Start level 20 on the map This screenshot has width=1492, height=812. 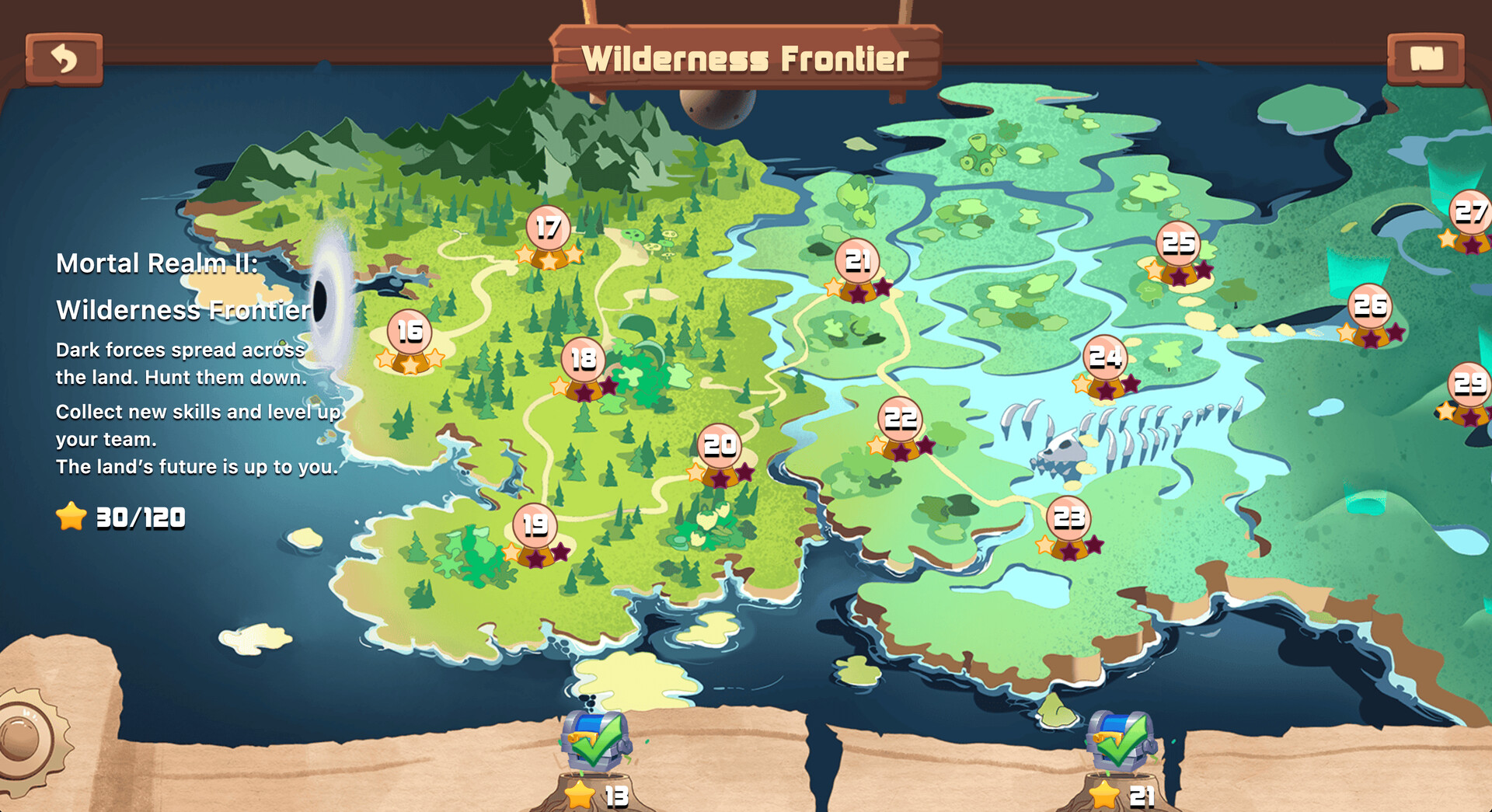[721, 447]
